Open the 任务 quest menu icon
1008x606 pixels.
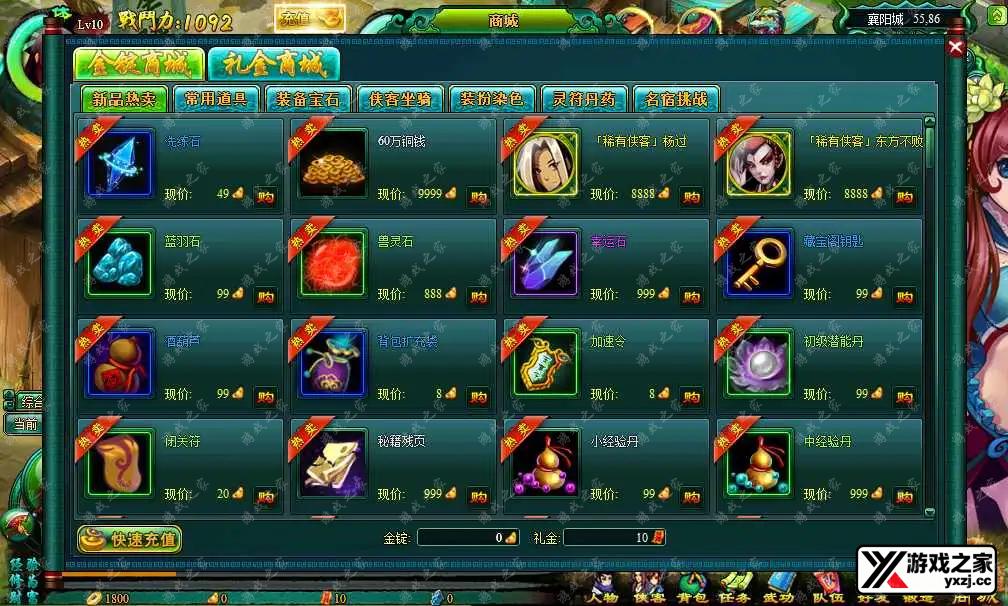pos(737,588)
